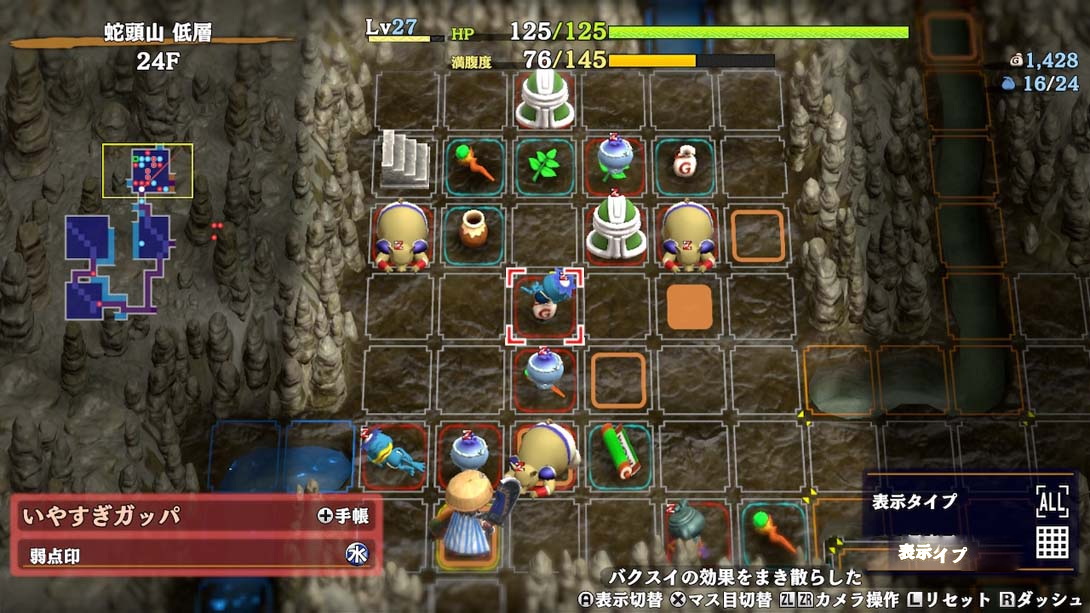Choose the brown clay pot tile

click(x=472, y=229)
